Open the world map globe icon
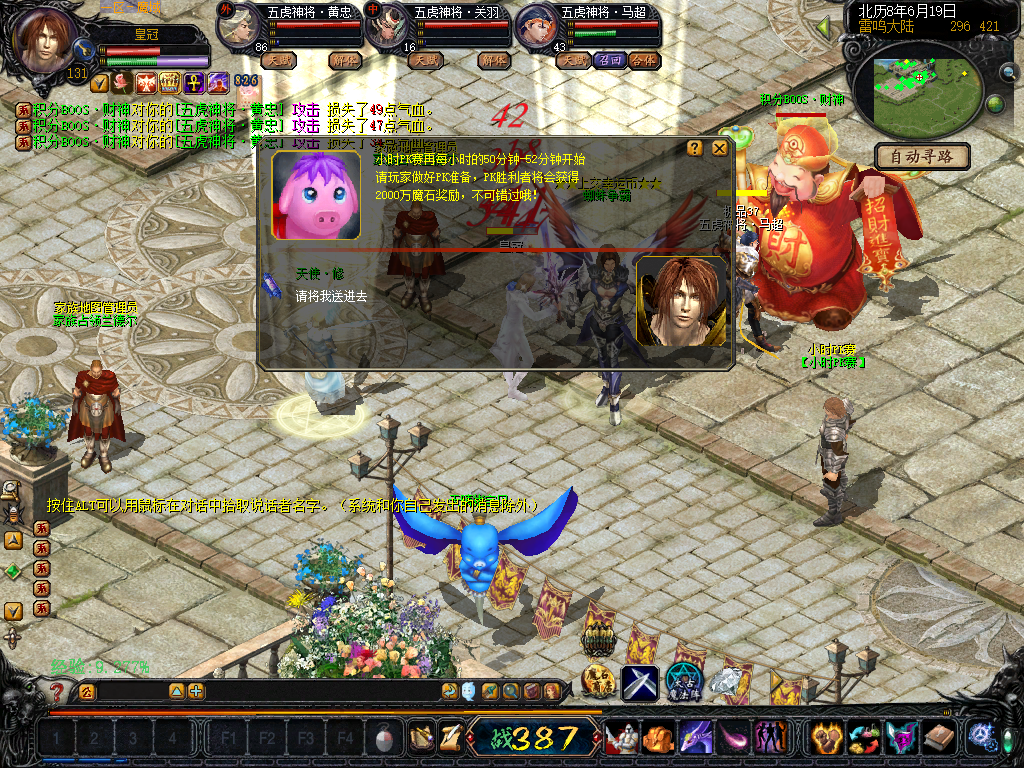 point(995,103)
